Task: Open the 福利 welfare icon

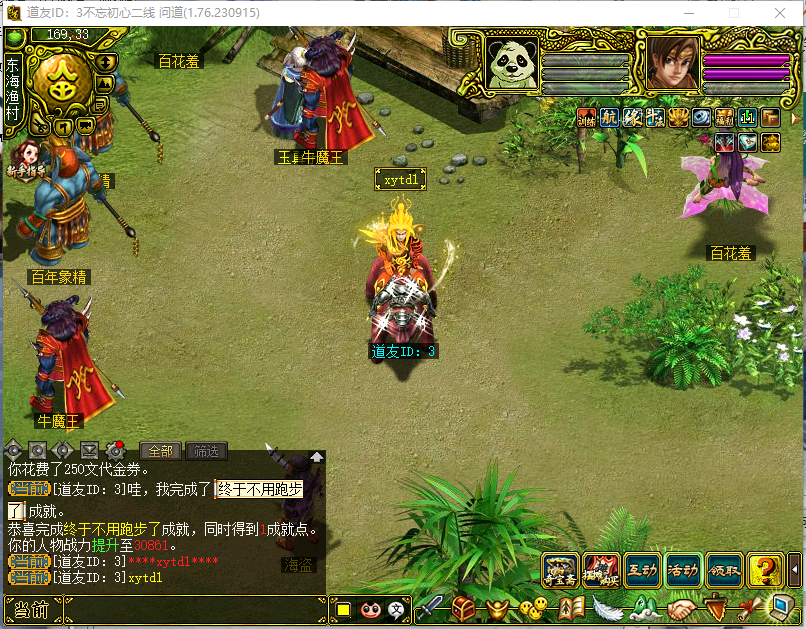Action: [x=724, y=117]
